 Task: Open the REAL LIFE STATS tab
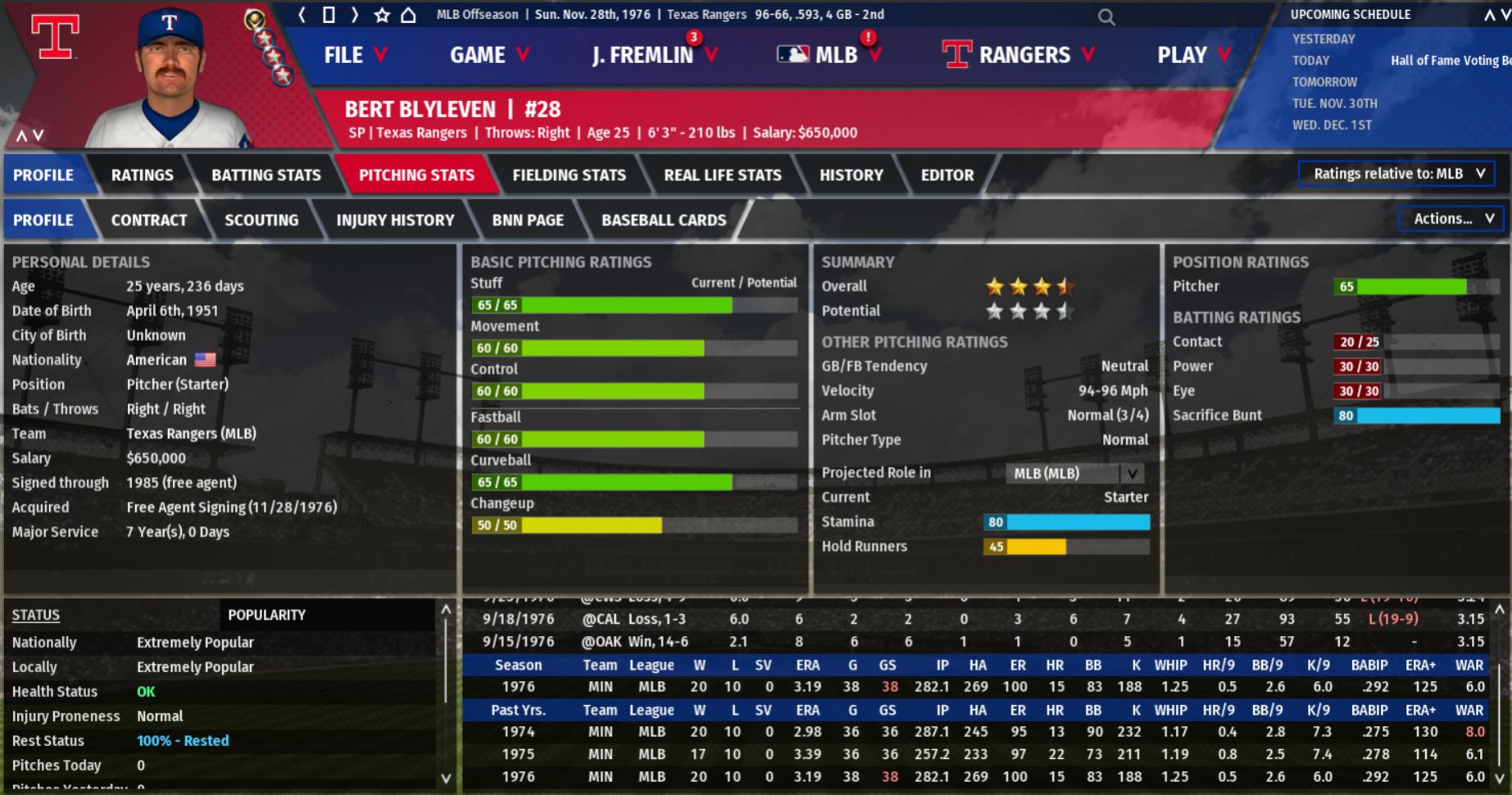pos(722,175)
